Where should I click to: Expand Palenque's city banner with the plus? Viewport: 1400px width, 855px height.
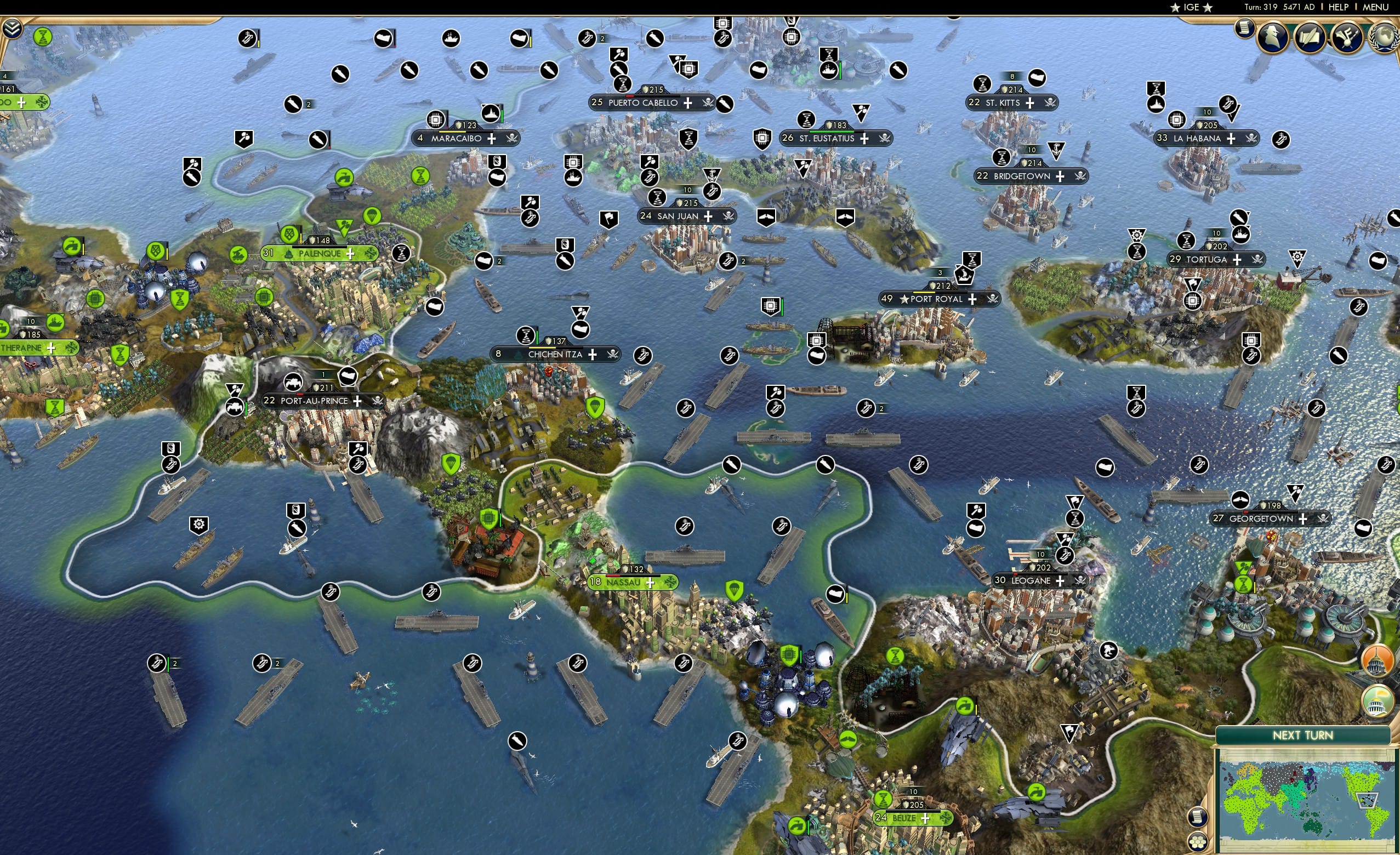tap(352, 254)
